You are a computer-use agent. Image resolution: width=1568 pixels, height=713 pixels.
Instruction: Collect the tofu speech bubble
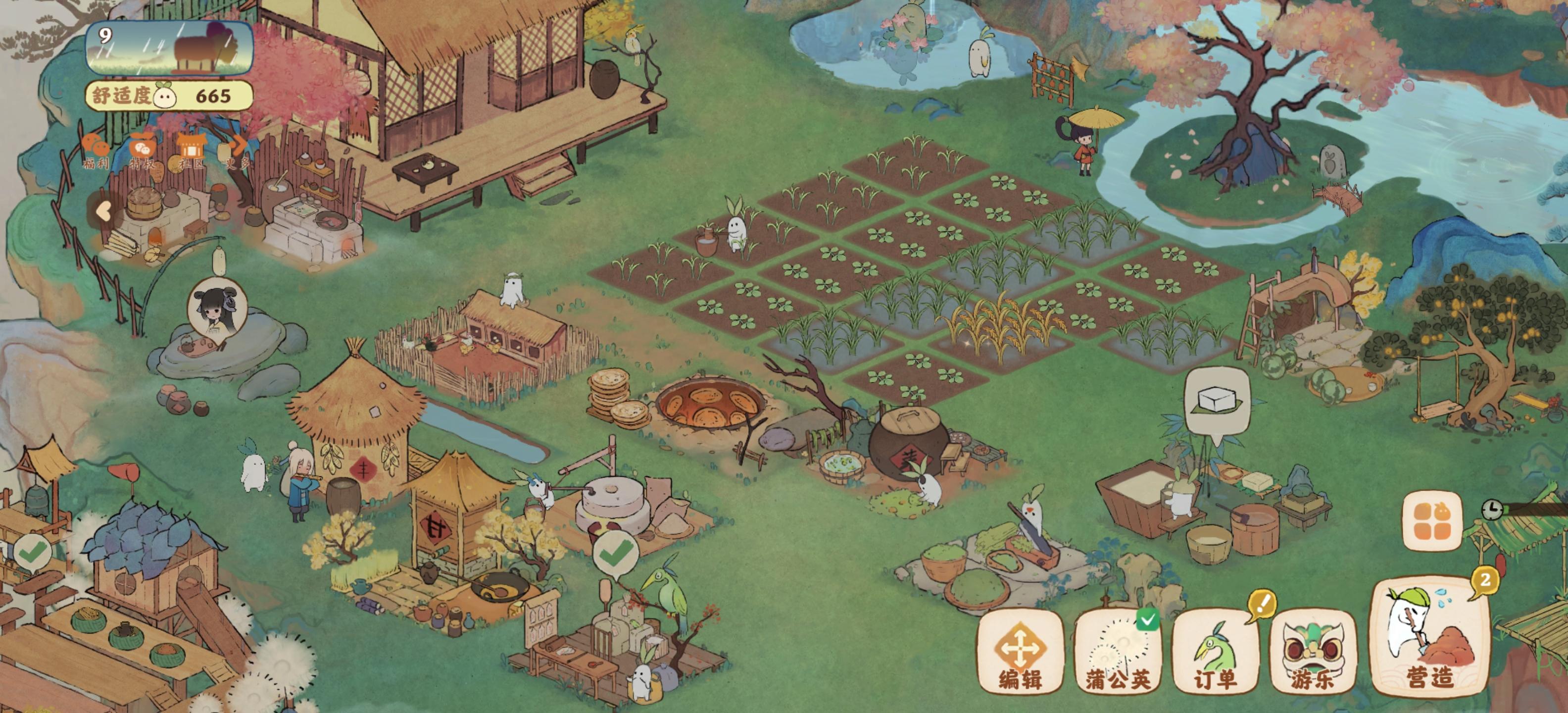point(1217,401)
